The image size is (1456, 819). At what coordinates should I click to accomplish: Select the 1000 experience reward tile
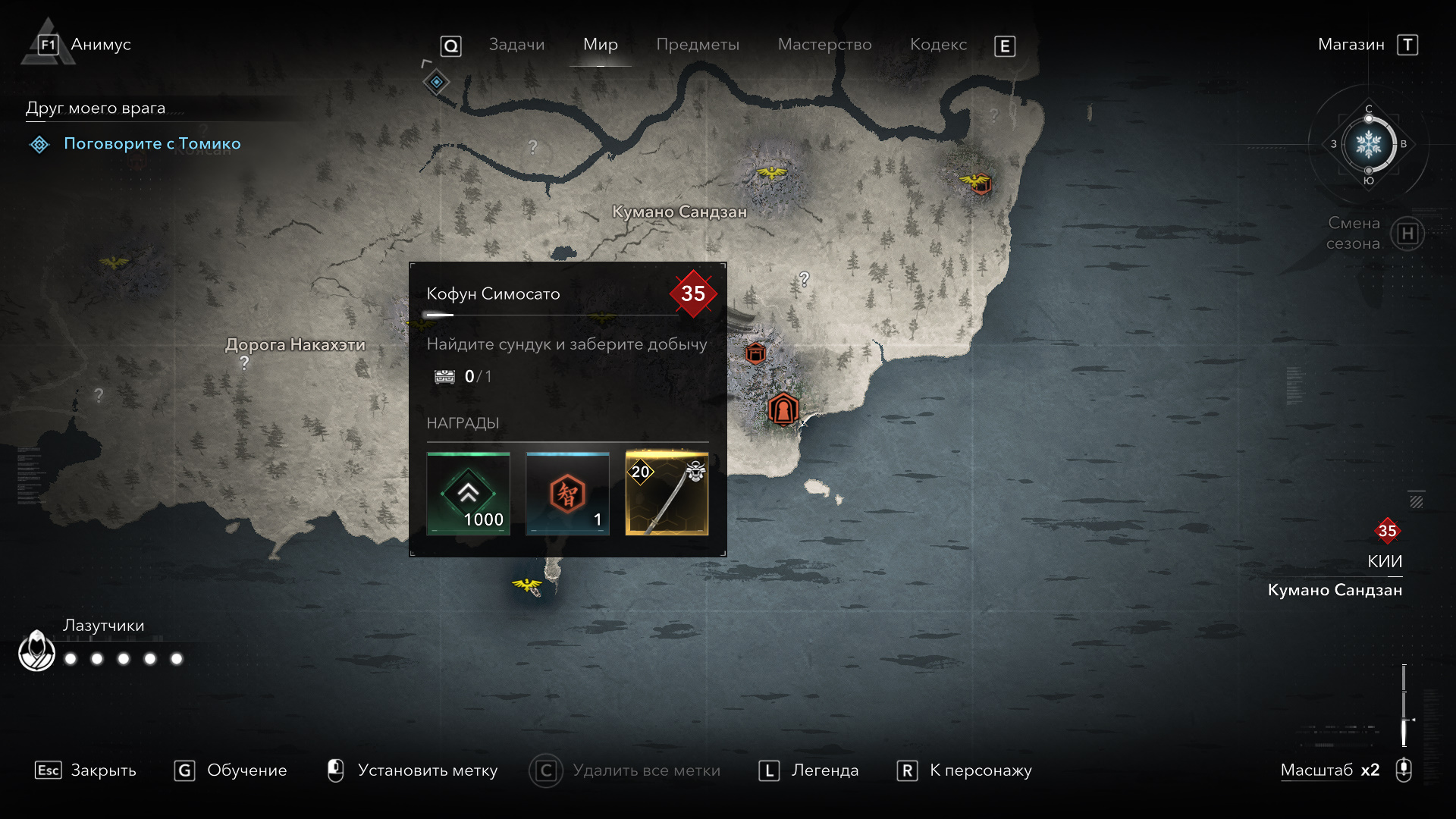468,494
